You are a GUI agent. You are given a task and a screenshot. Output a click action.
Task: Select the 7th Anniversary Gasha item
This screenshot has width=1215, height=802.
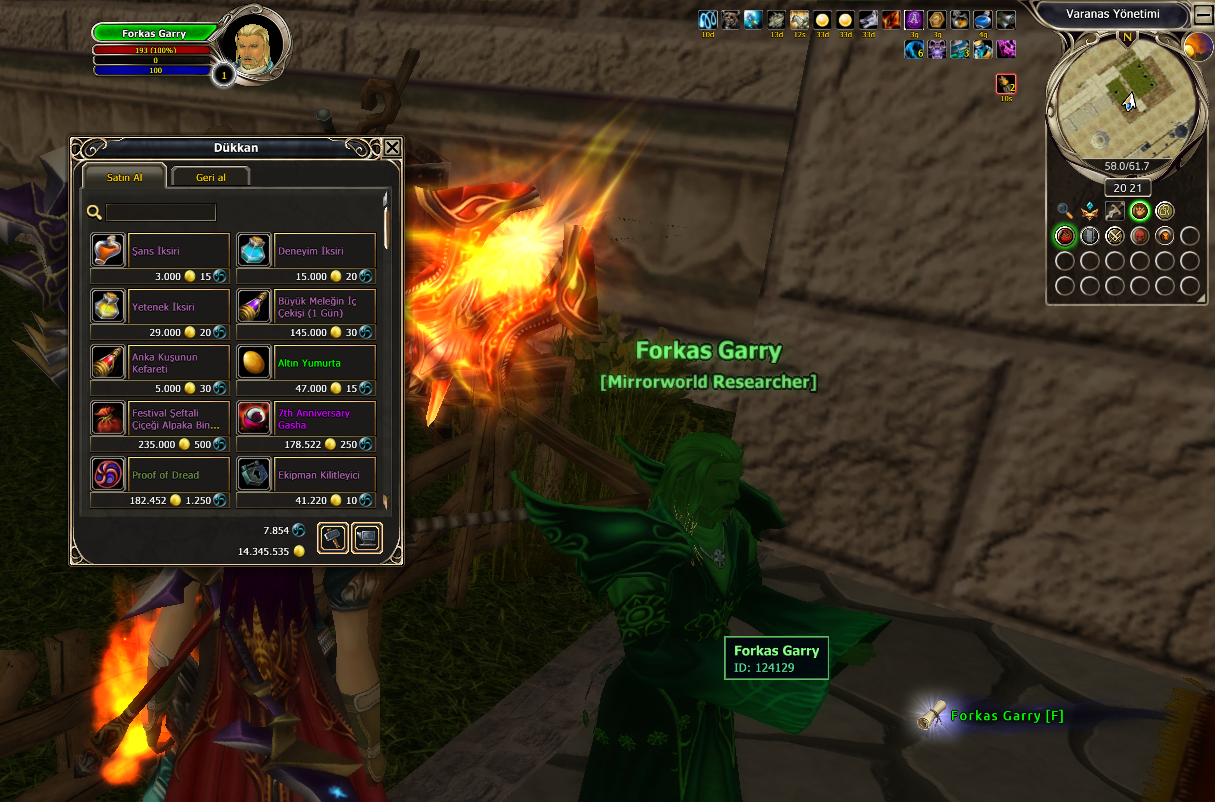[254, 418]
